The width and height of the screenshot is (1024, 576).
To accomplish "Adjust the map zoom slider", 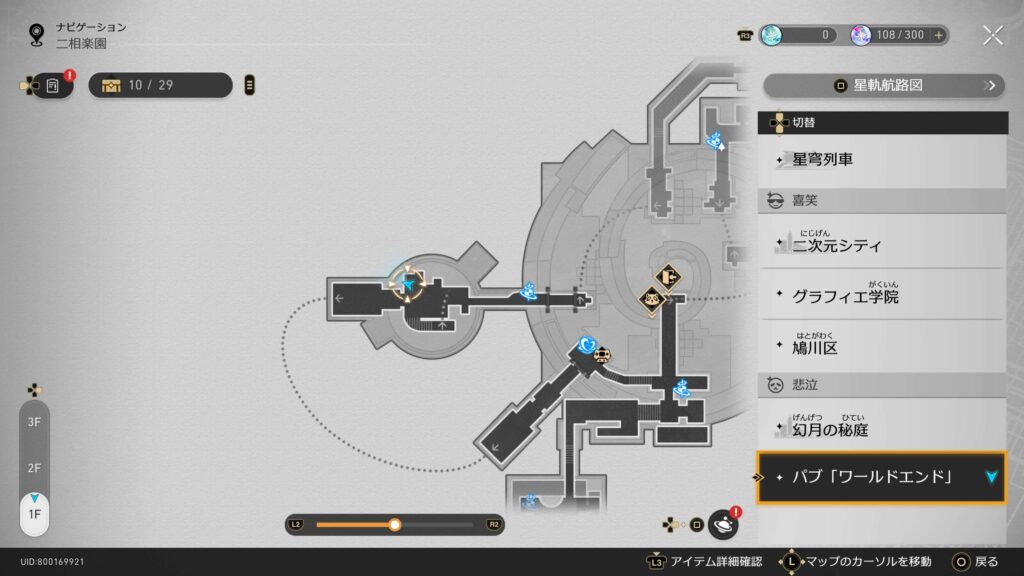I will 395,524.
